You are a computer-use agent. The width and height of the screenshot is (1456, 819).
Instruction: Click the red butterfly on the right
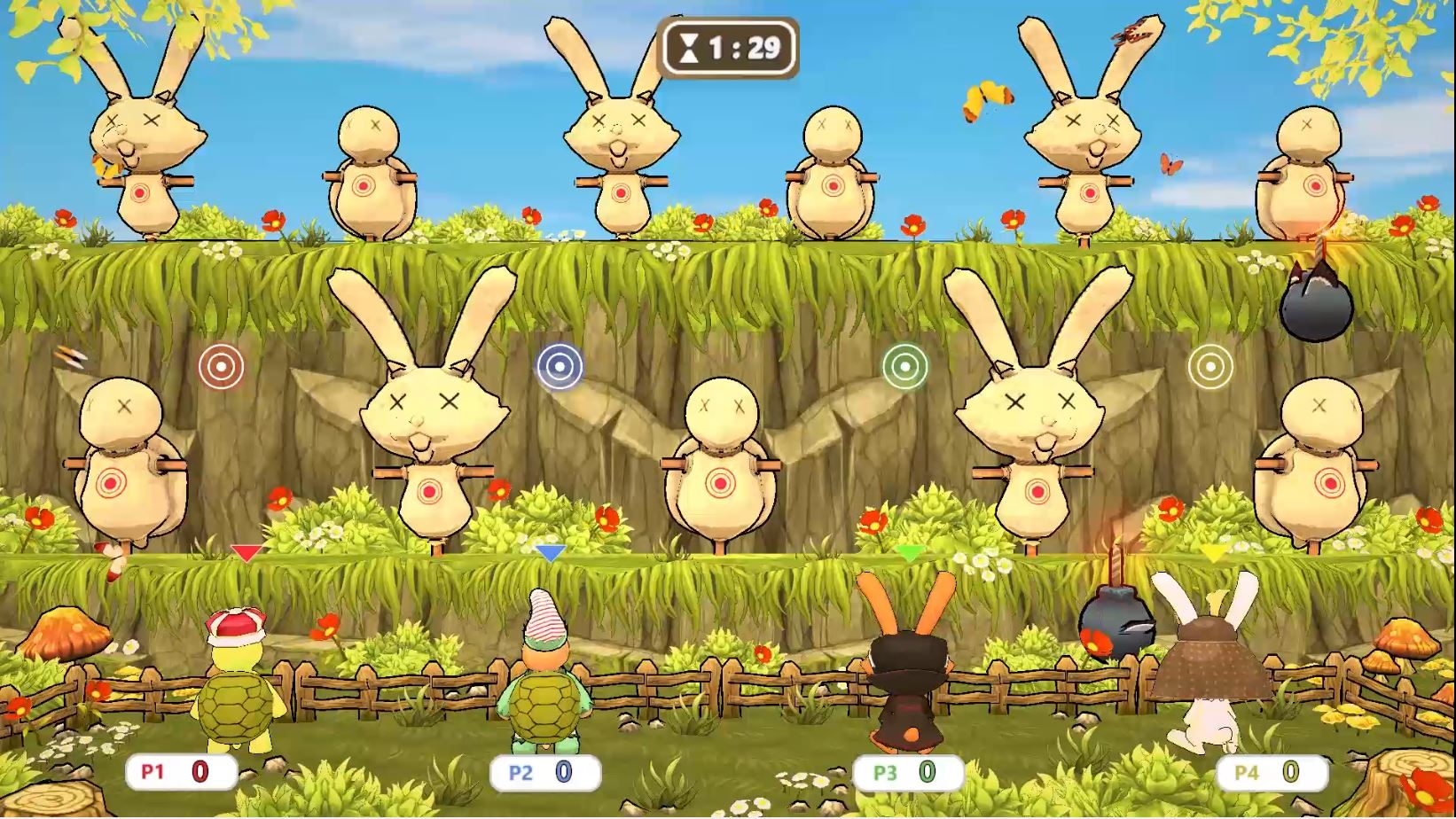1170,165
